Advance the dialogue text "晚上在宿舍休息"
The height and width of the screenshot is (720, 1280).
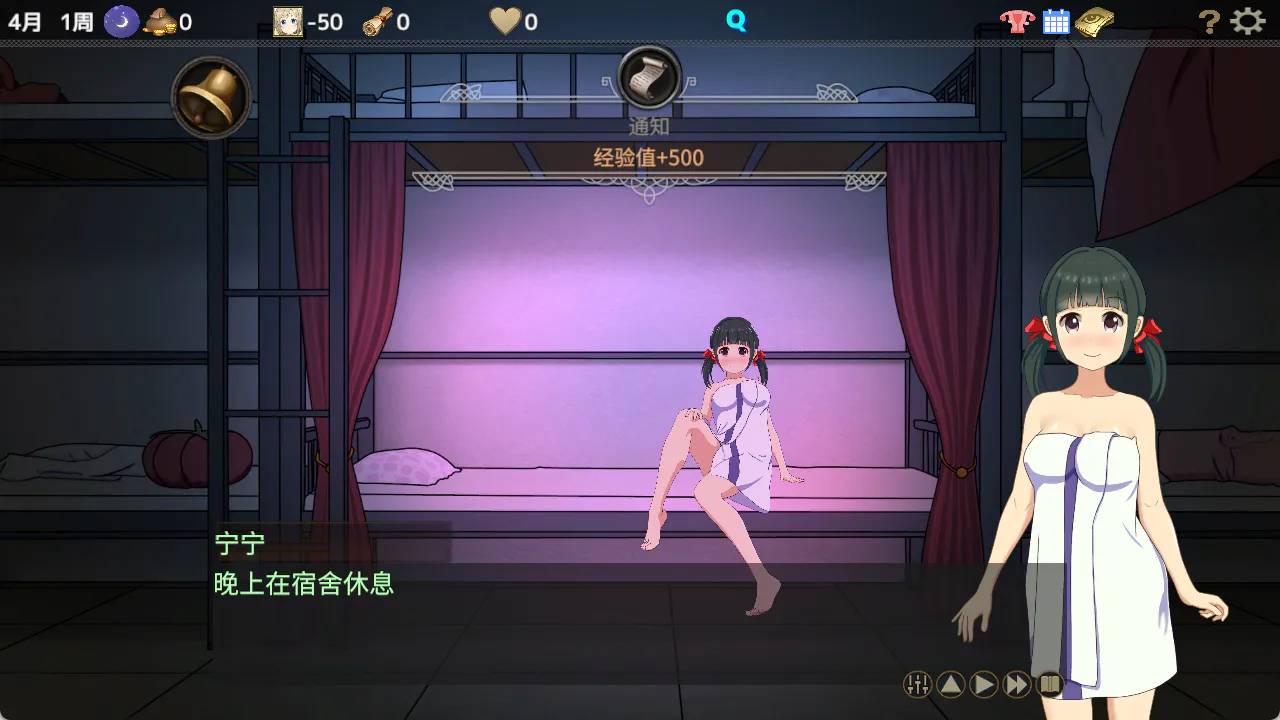coord(304,584)
